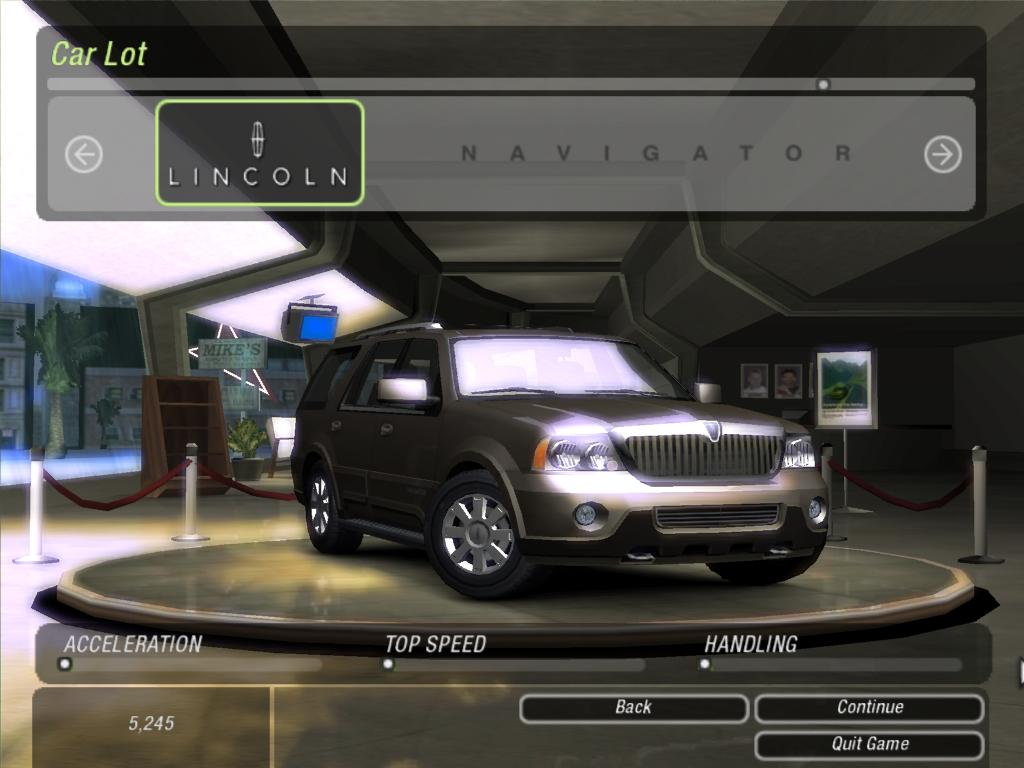Screen dimensions: 1024x768
Task: Click the Back button
Action: 633,708
